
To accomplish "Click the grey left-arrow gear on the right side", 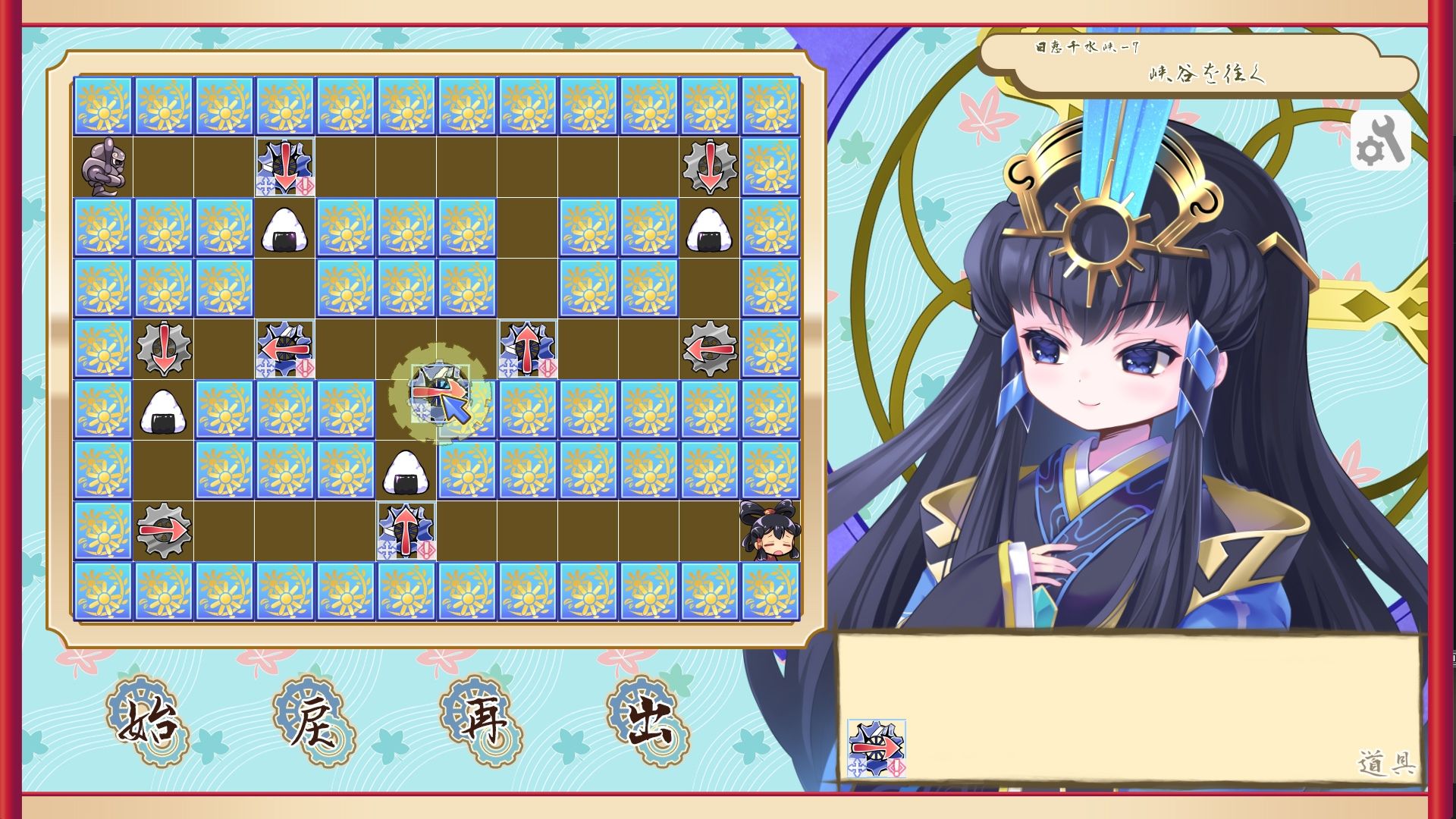I will (711, 349).
